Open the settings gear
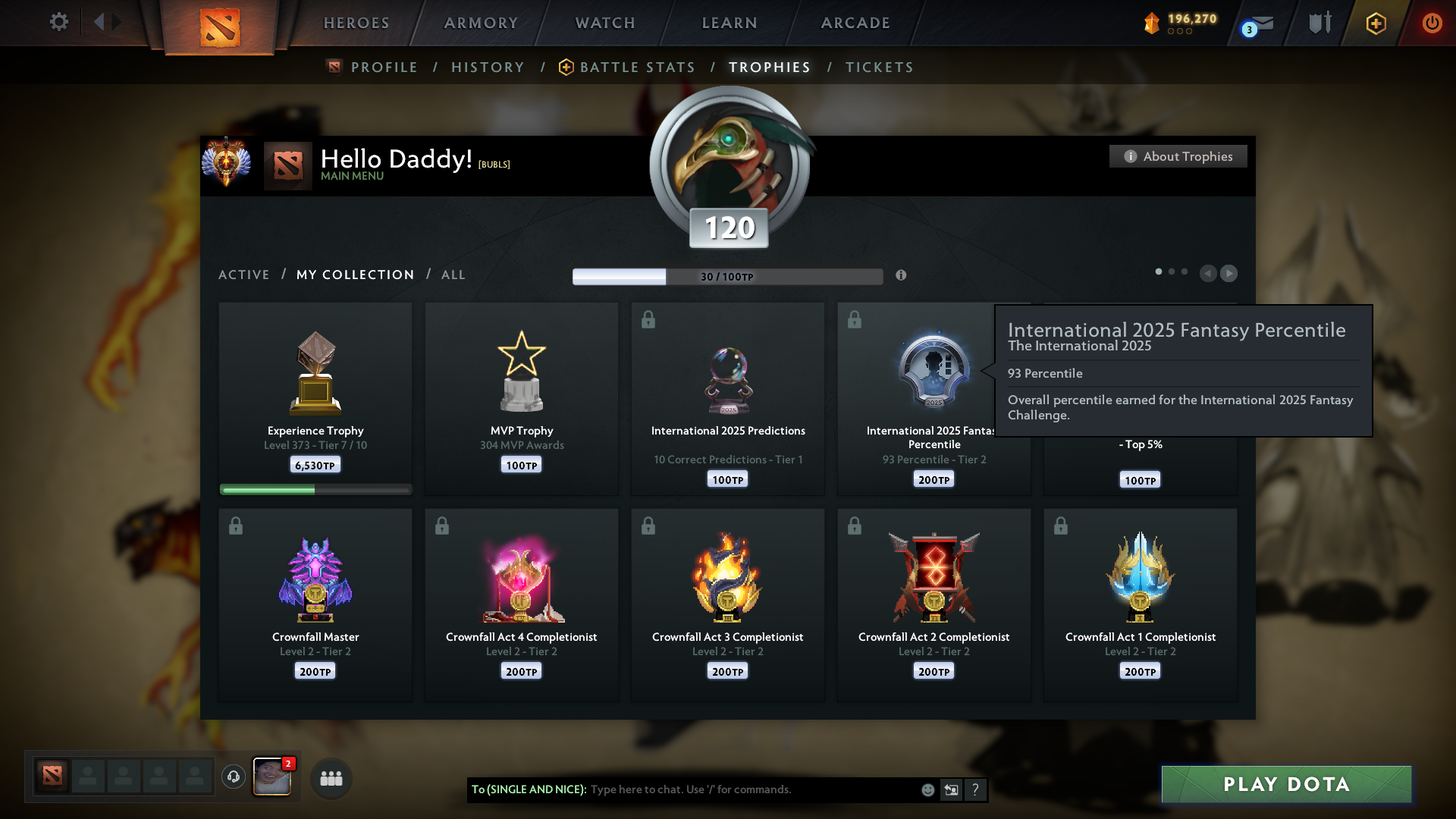 point(58,22)
